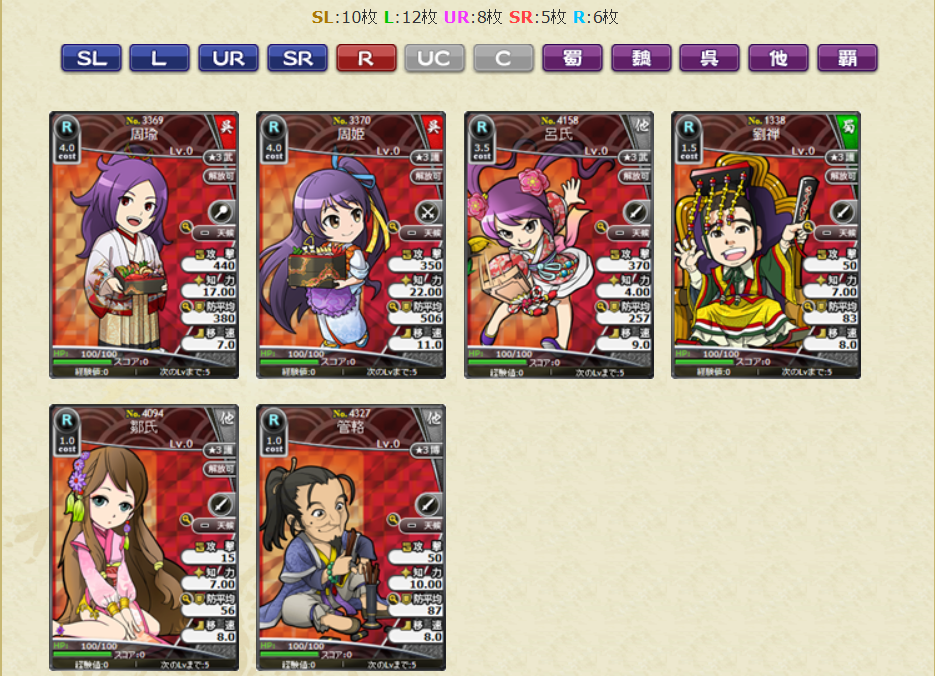The width and height of the screenshot is (935, 676).
Task: Select the C rarity filter
Action: [x=503, y=58]
